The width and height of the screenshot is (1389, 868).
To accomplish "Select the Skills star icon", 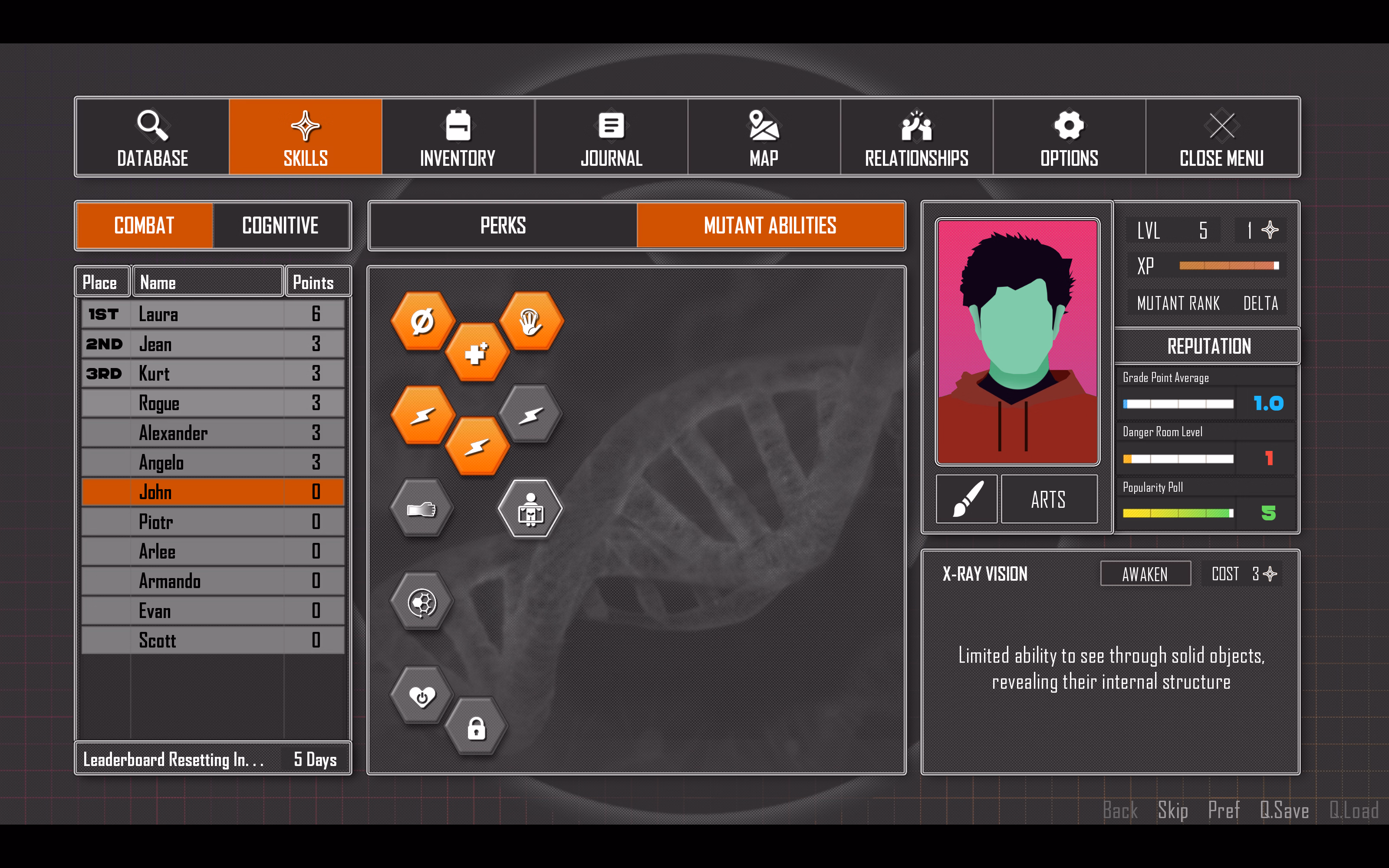I will click(305, 137).
